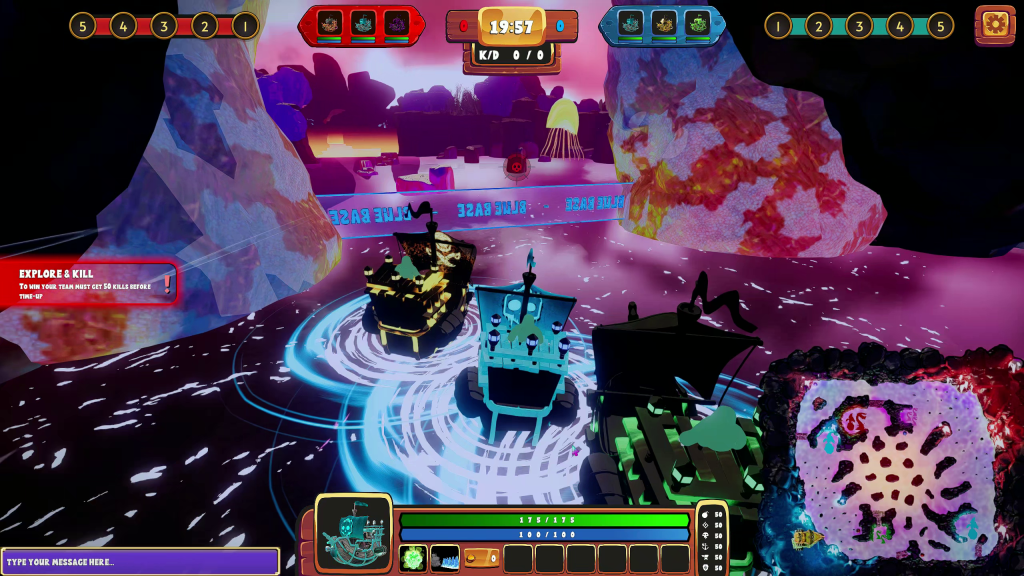This screenshot has width=1024, height=576.
Task: Use the blue ice spikes ability
Action: point(445,558)
